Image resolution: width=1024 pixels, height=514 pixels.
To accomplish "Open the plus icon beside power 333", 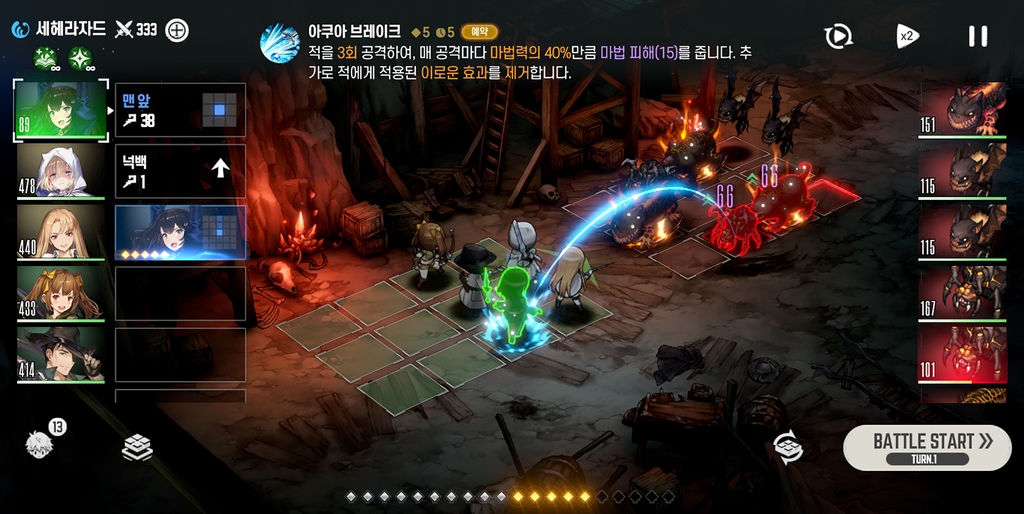I will [x=176, y=30].
